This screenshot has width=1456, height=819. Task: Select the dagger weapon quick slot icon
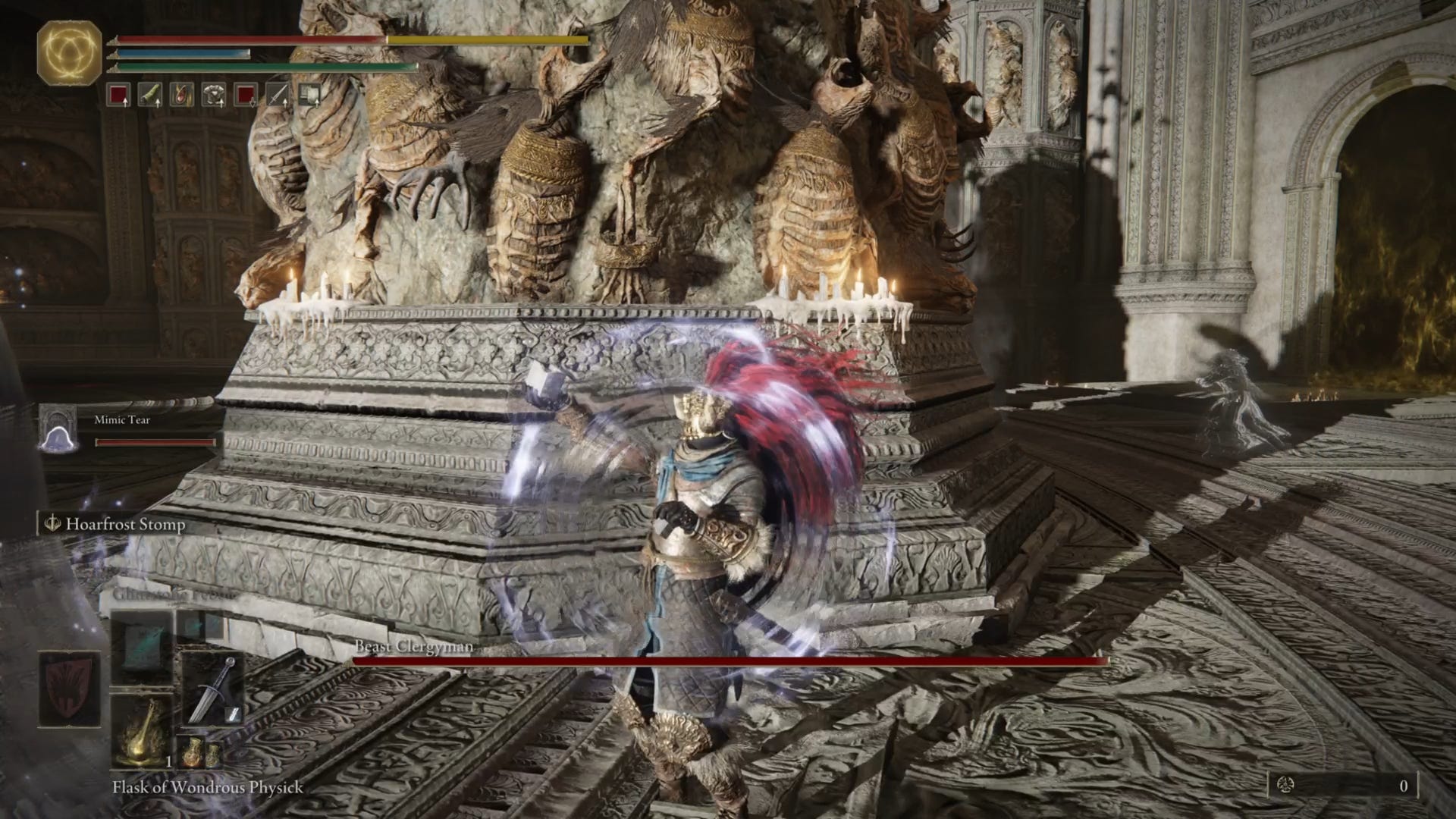(277, 95)
